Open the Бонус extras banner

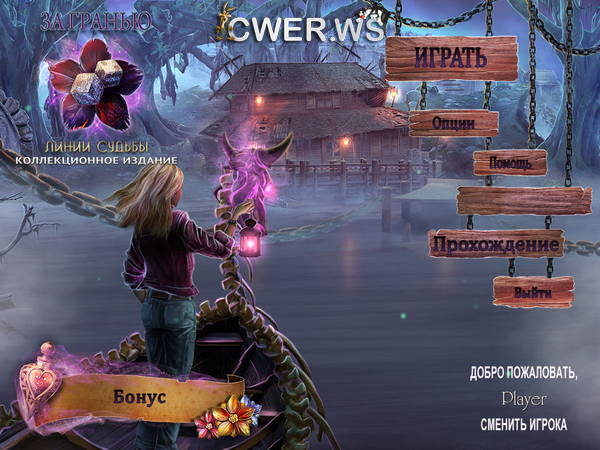(140, 394)
